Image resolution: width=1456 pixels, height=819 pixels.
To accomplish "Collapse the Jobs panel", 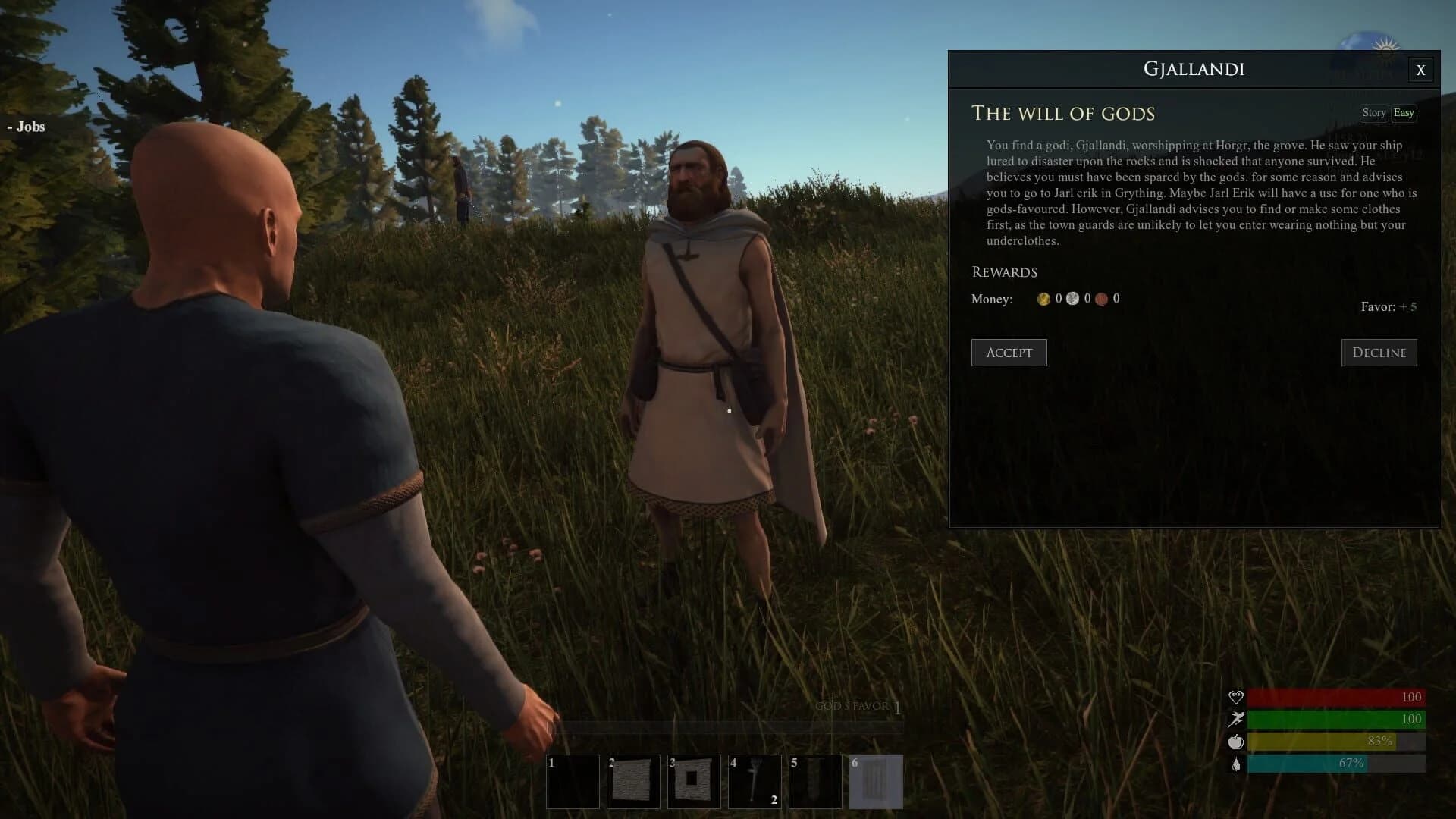I will pyautogui.click(x=25, y=127).
